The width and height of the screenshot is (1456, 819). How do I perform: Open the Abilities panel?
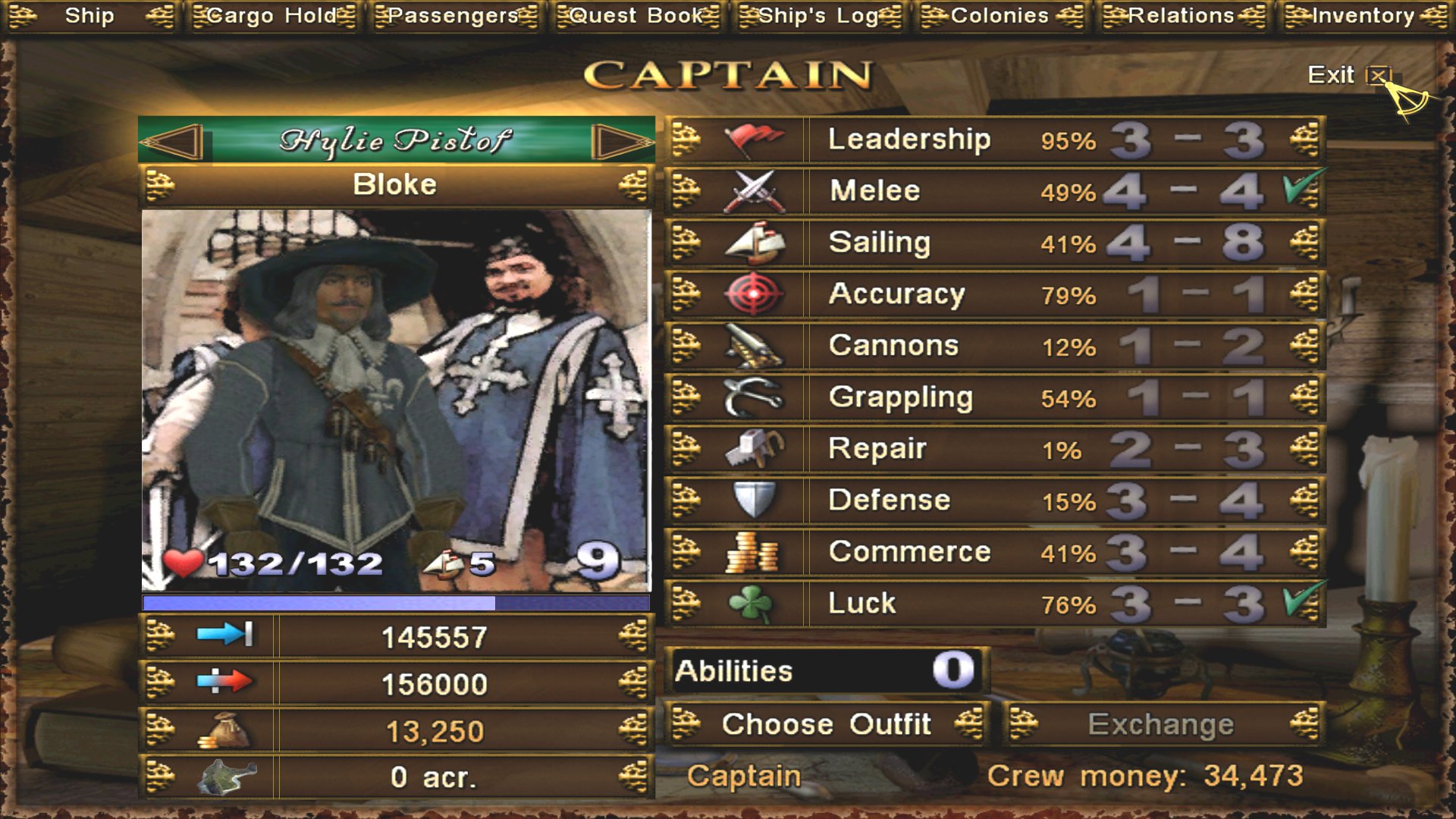827,671
